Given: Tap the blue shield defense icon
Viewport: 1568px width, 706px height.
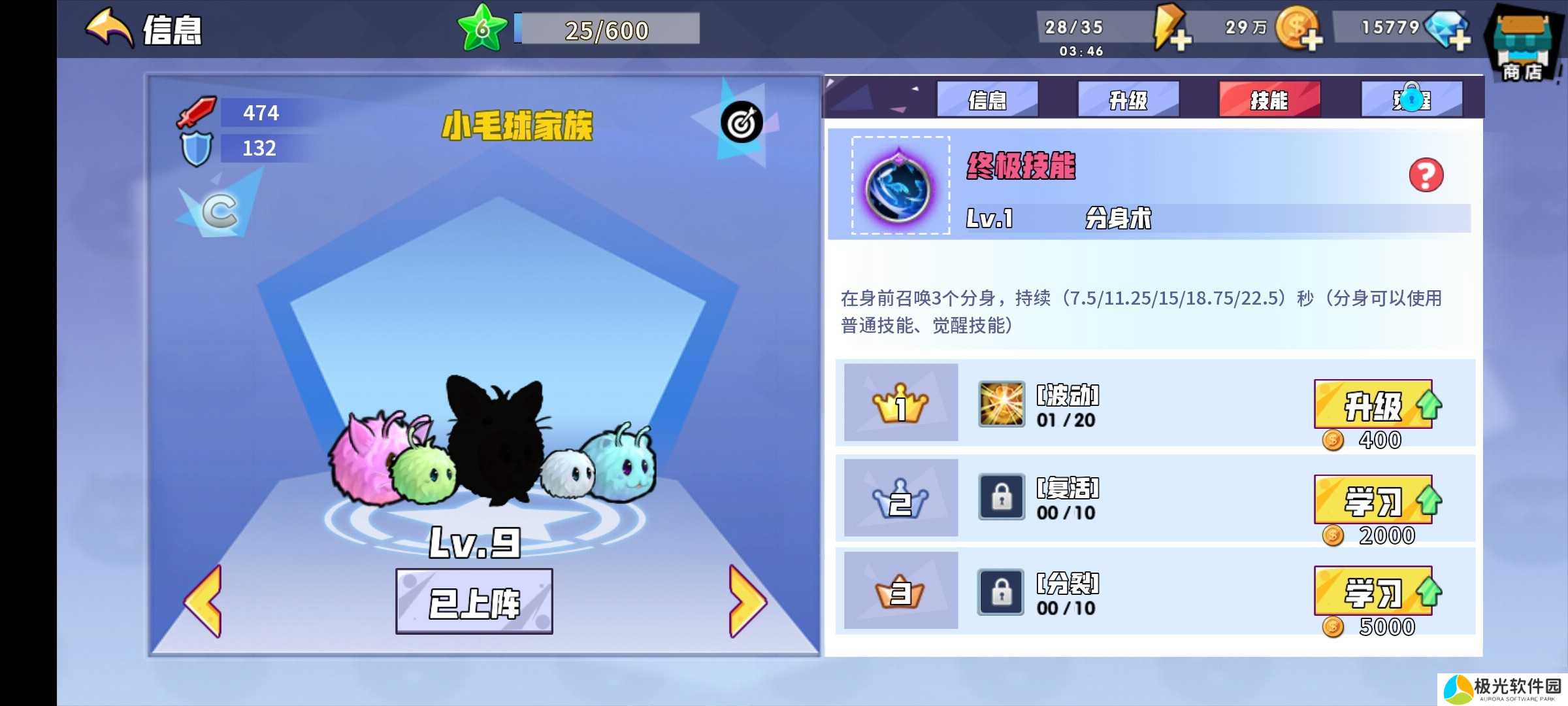Looking at the screenshot, I should pyautogui.click(x=197, y=149).
